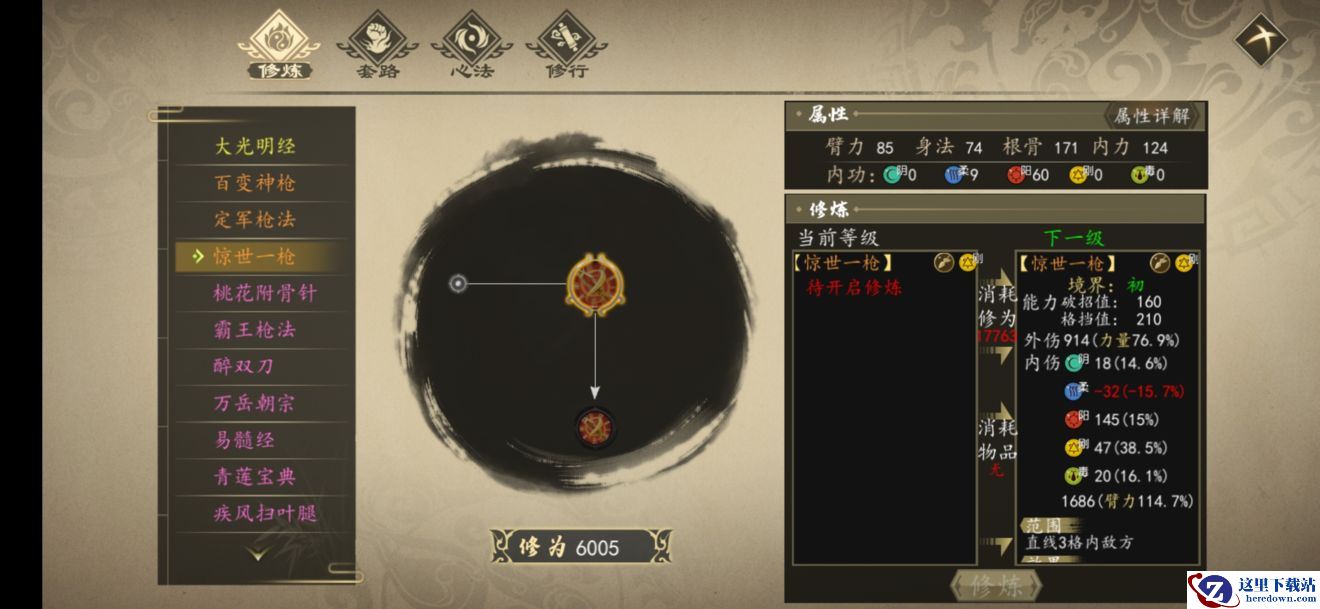The image size is (1320, 609).
Task: Open 桃花附骨针 skill entry
Action: (264, 293)
